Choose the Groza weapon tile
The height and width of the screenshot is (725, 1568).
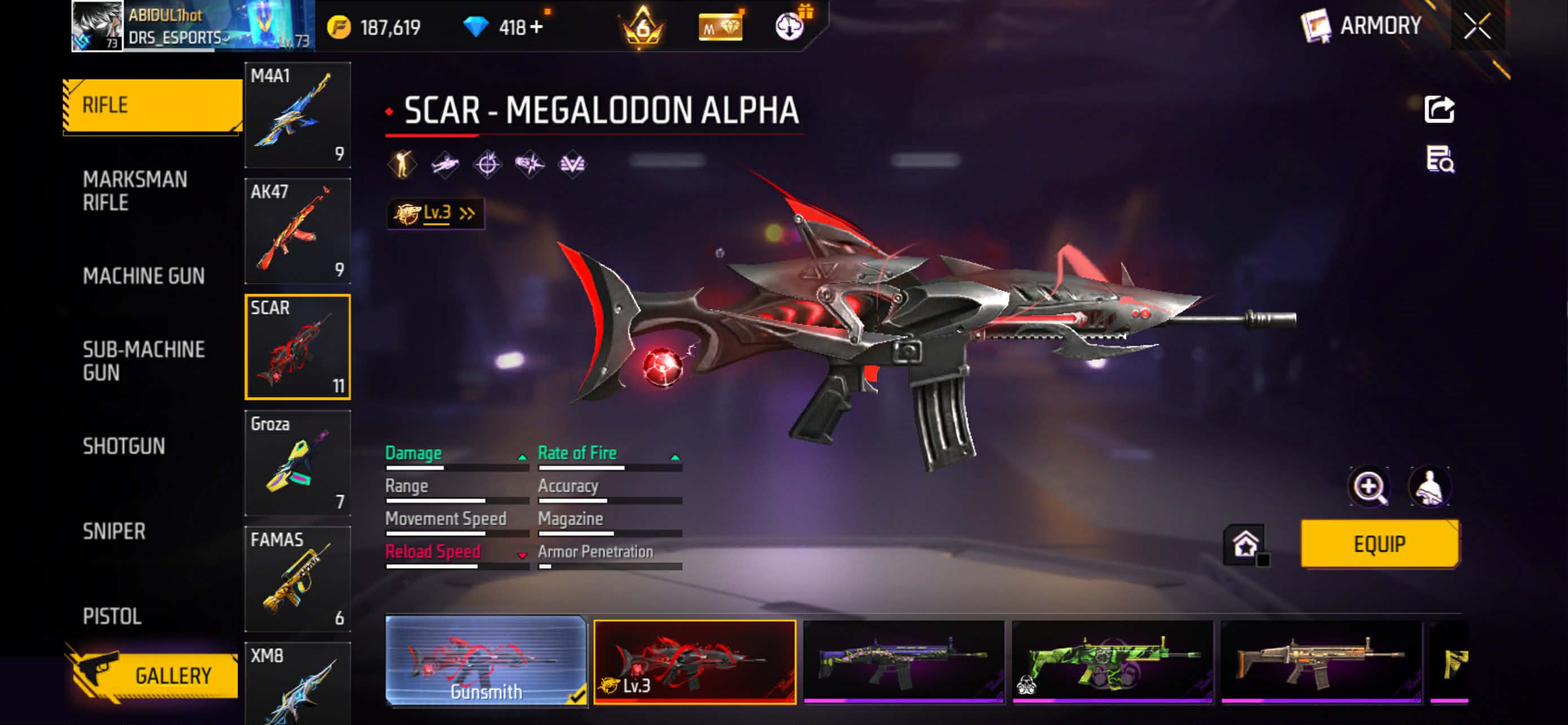[x=297, y=462]
